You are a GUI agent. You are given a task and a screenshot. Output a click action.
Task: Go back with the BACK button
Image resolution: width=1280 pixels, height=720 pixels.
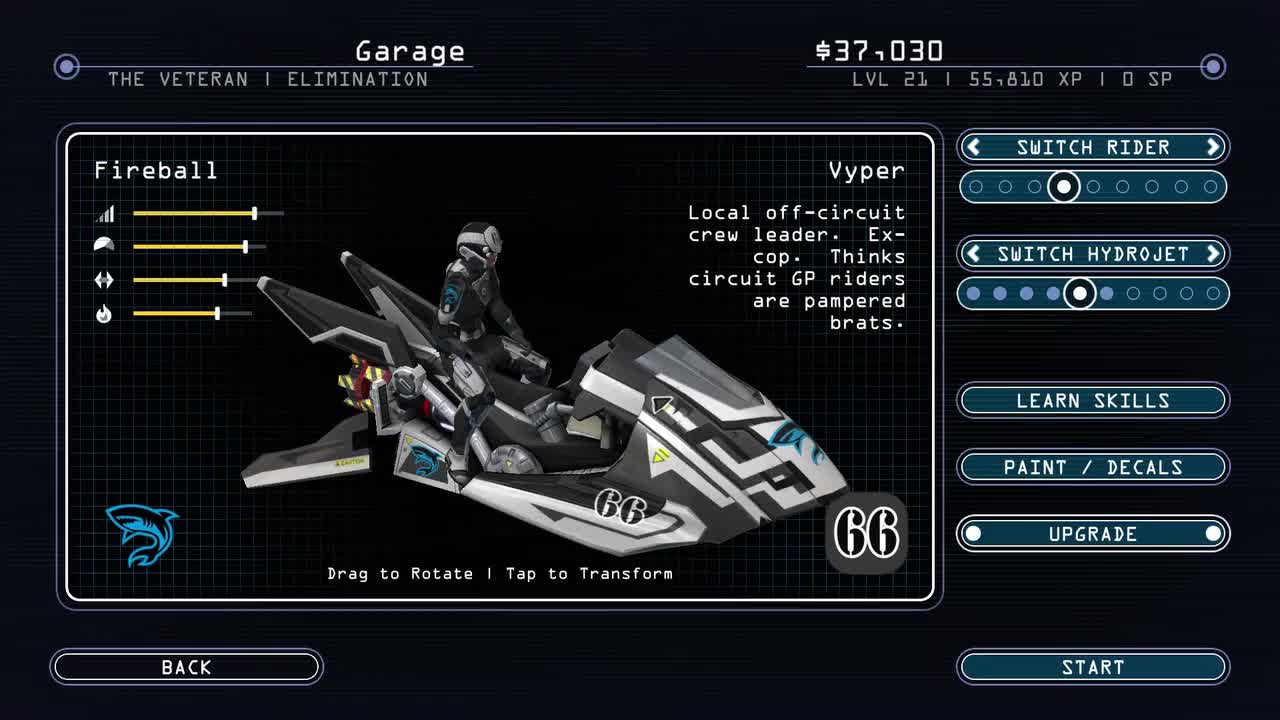[186, 667]
